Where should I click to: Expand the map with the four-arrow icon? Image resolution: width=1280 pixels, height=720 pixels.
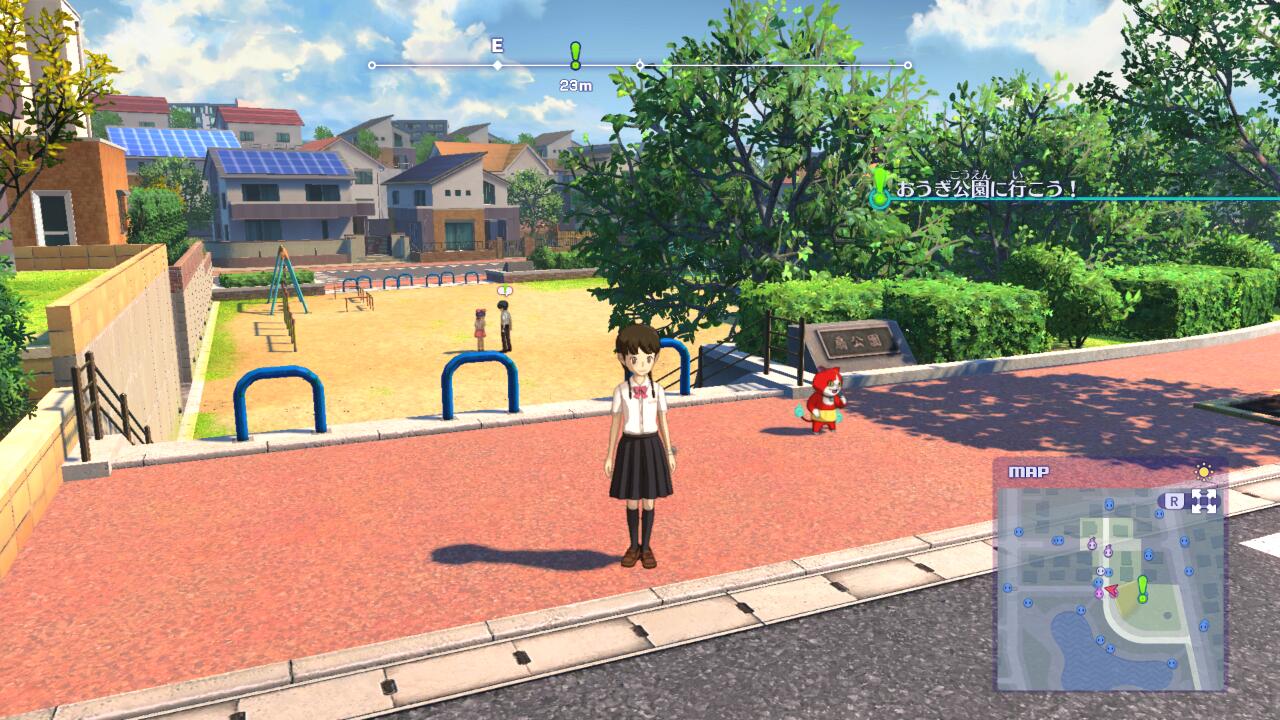pos(1204,501)
